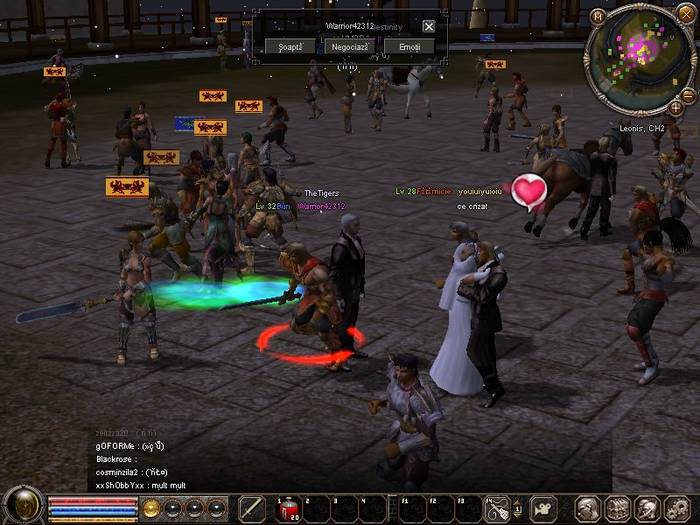Open trade with the Negociază button

click(x=350, y=47)
